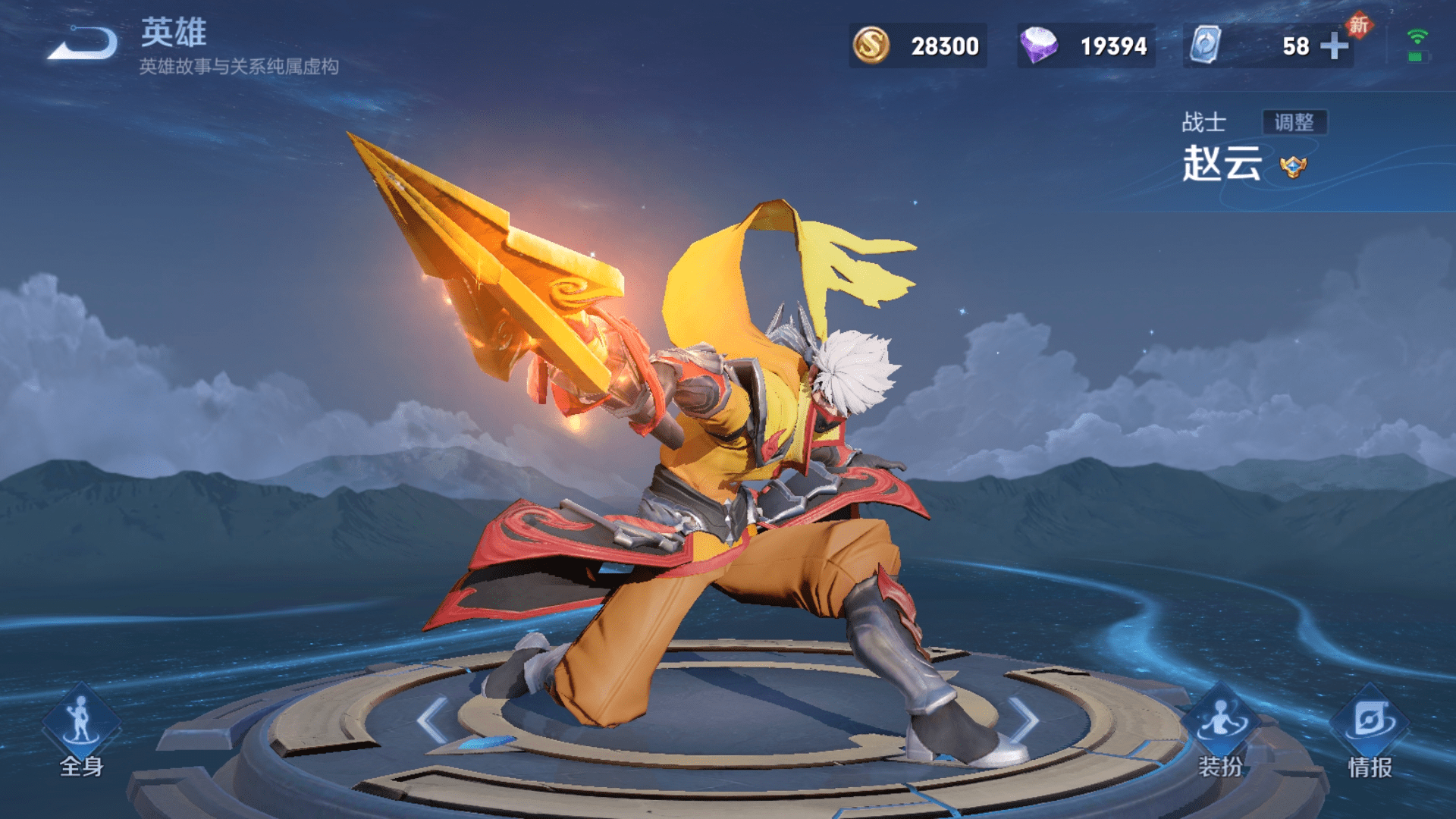
Task: Tap the blue ticket currency icon
Action: coord(1204,45)
